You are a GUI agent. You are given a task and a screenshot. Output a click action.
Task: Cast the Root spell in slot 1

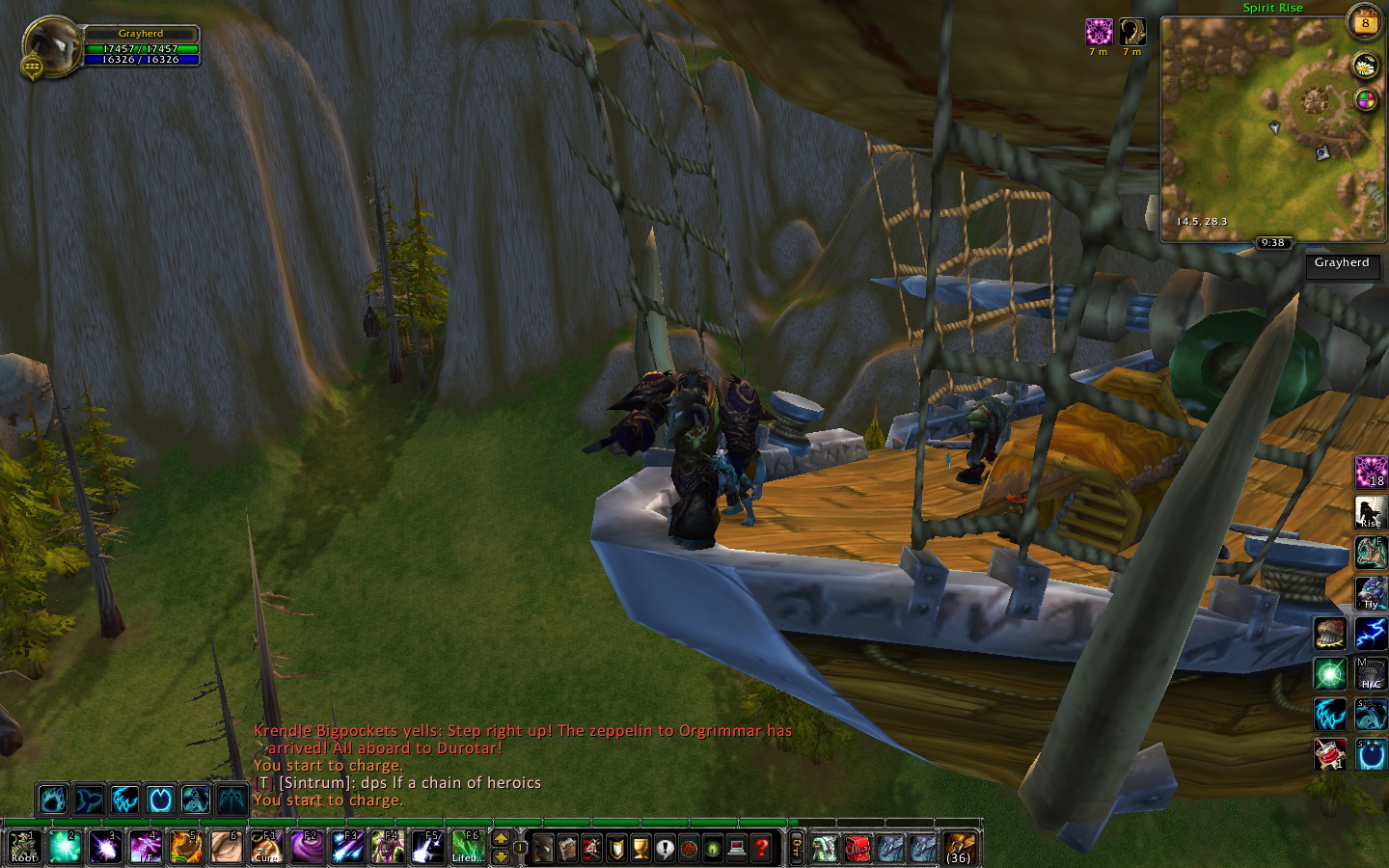point(23,847)
